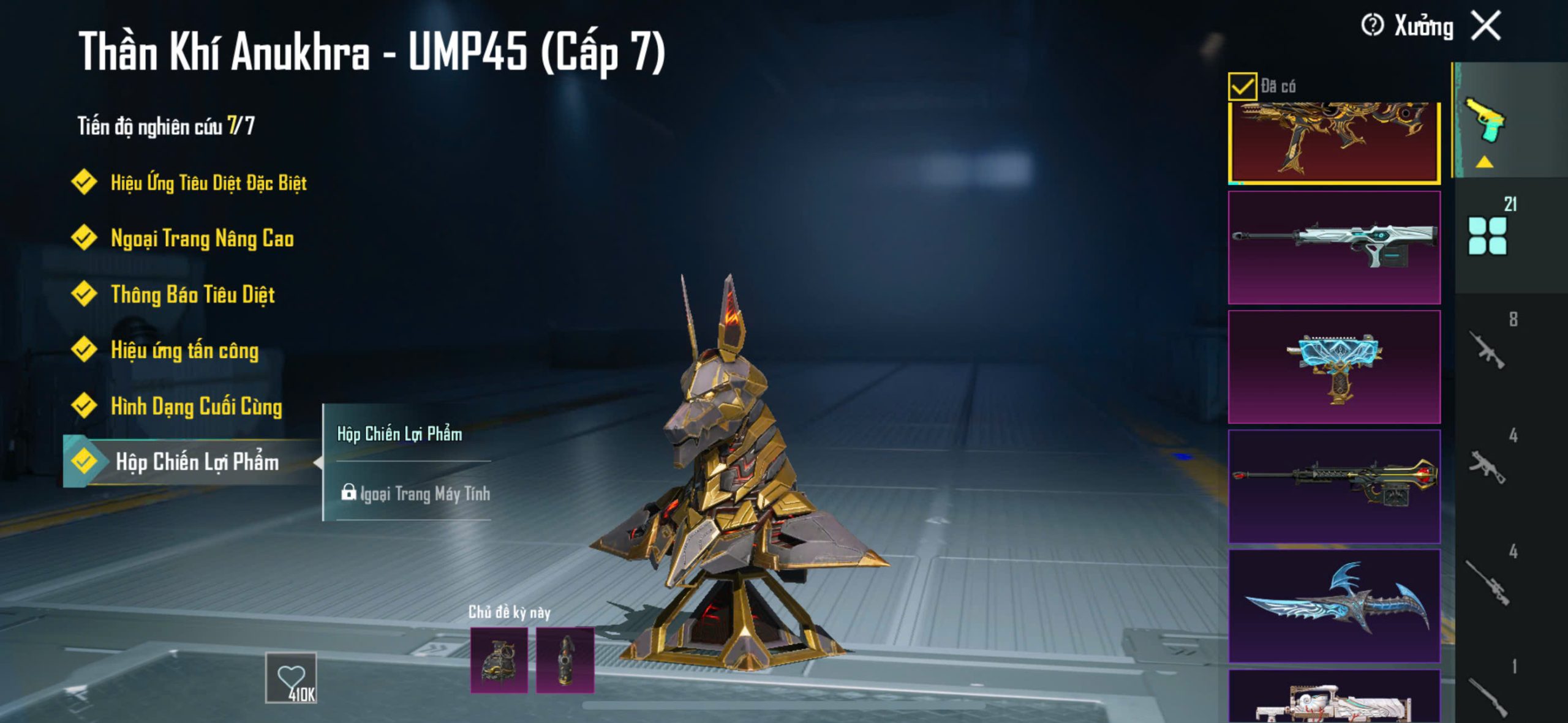Open the yellow pistol category tab

tap(1485, 121)
